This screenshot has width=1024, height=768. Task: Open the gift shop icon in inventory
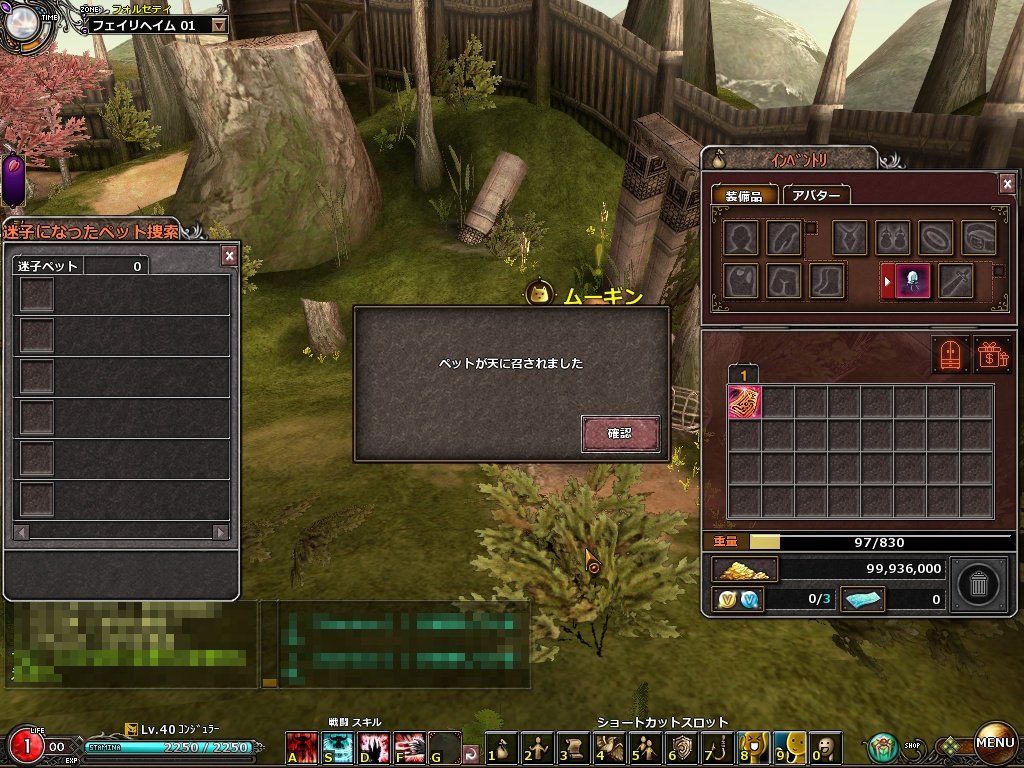tap(992, 355)
